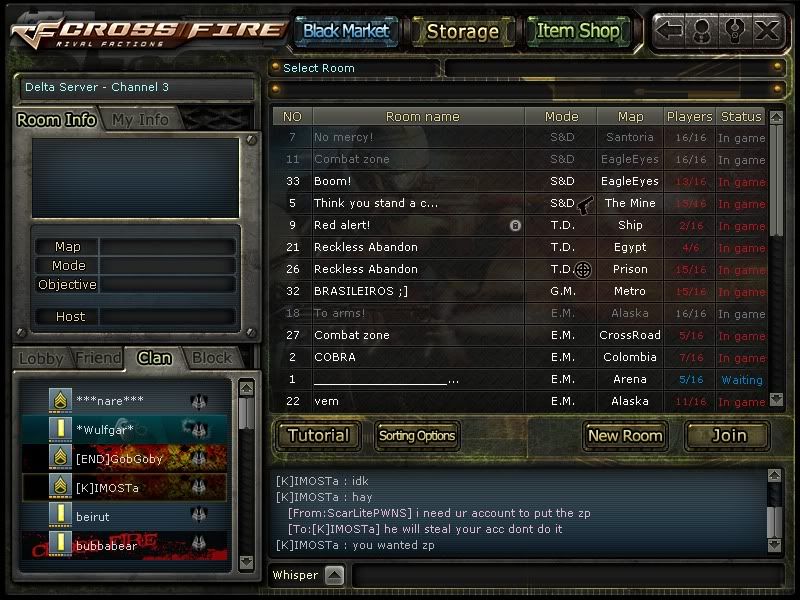
Task: Open the Black Market
Action: [346, 31]
